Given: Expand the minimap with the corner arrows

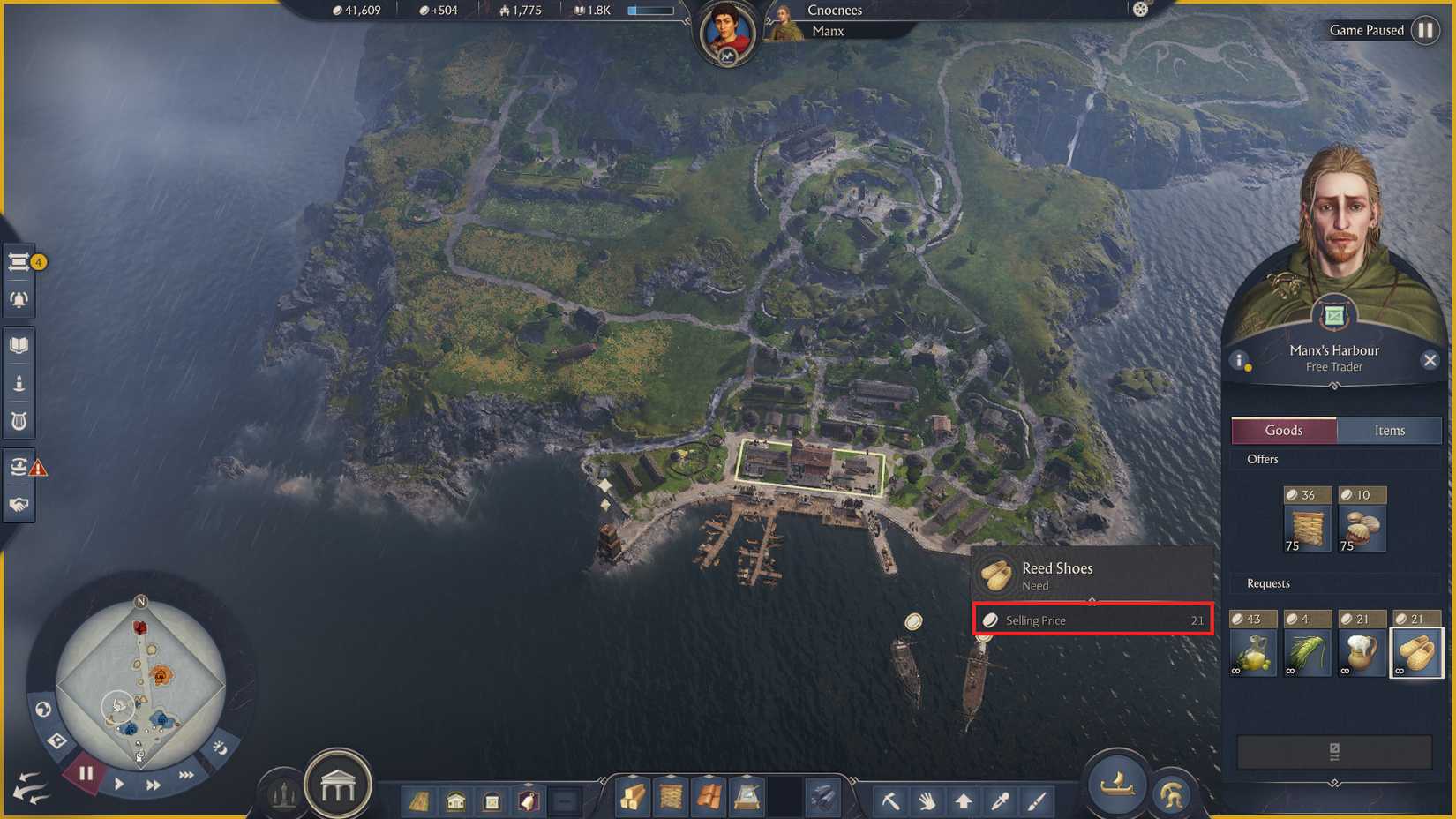Looking at the screenshot, I should (x=29, y=785).
